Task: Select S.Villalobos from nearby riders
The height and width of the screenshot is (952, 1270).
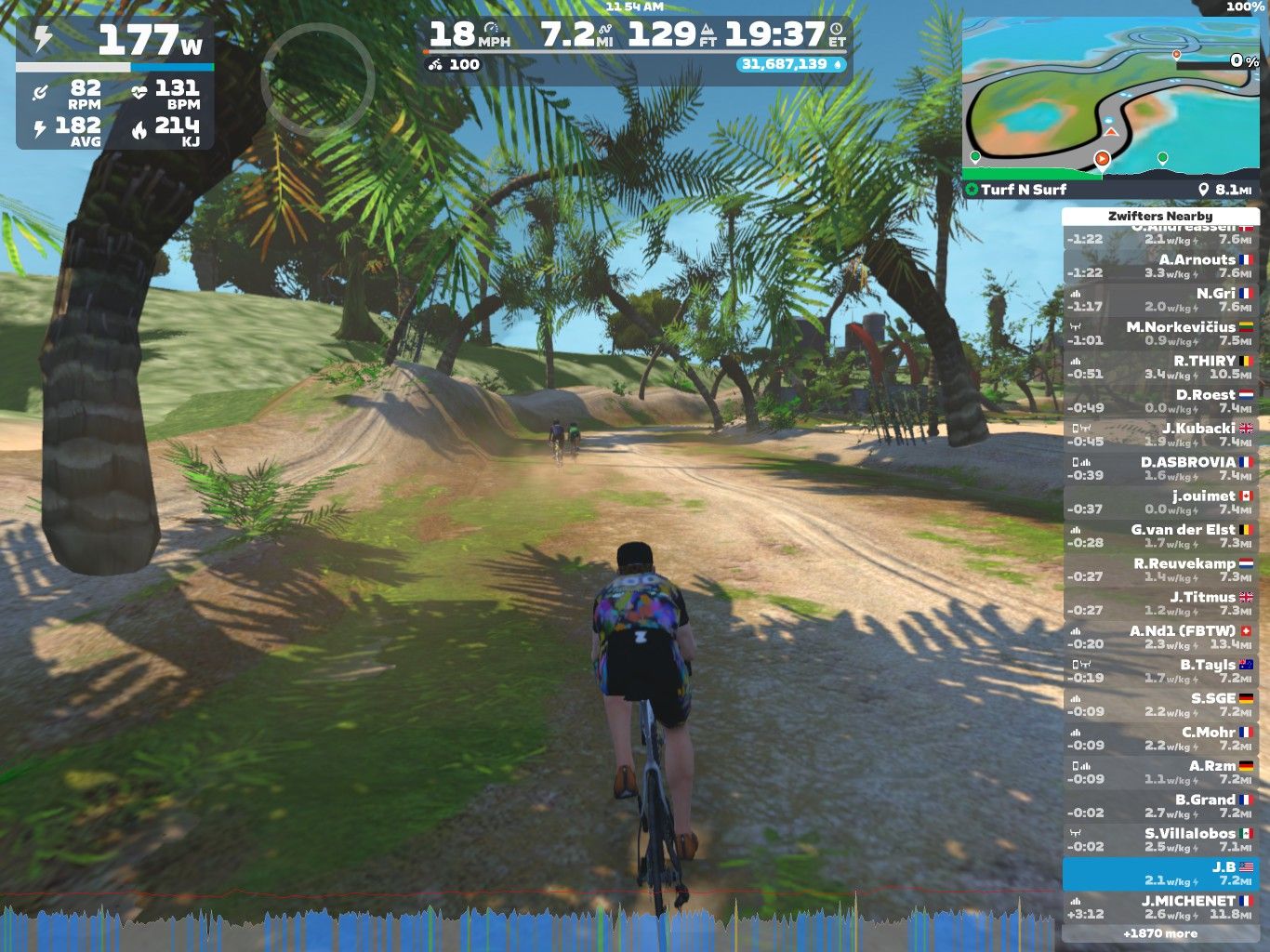Action: [1160, 840]
